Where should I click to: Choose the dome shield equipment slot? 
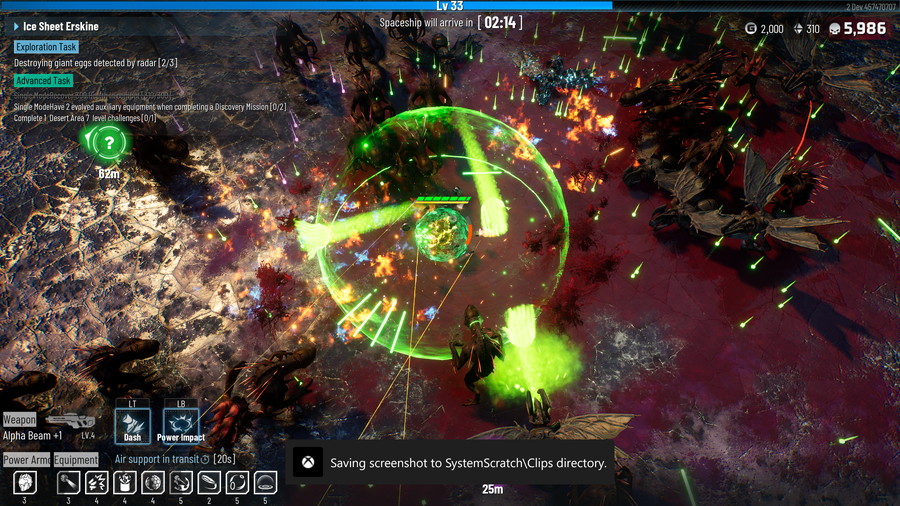point(265,482)
